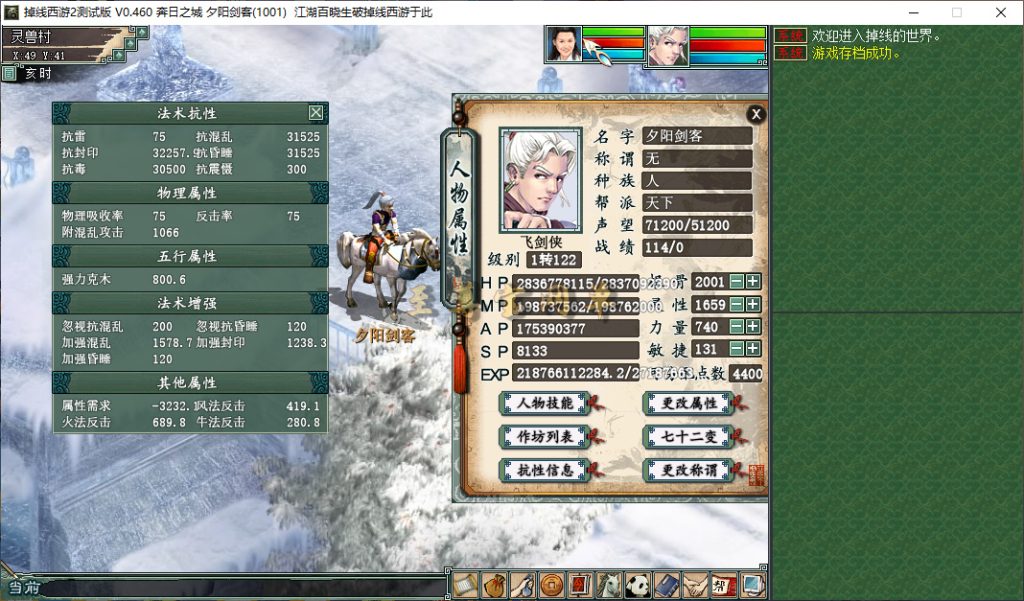The width and height of the screenshot is (1024, 601).
Task: Increase the 力量 stat with plus
Action: 753,327
